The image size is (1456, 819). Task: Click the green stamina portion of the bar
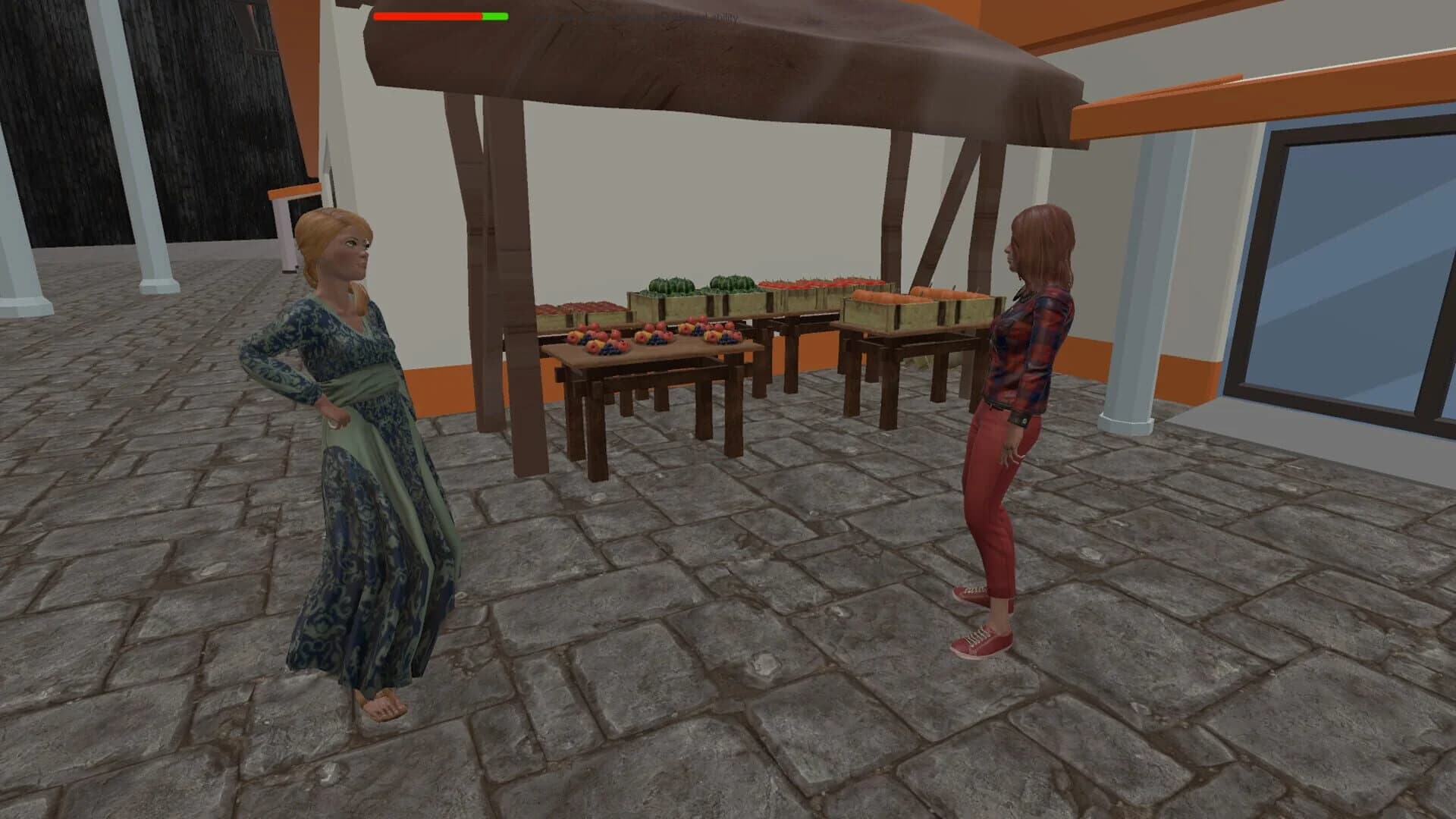(x=493, y=16)
